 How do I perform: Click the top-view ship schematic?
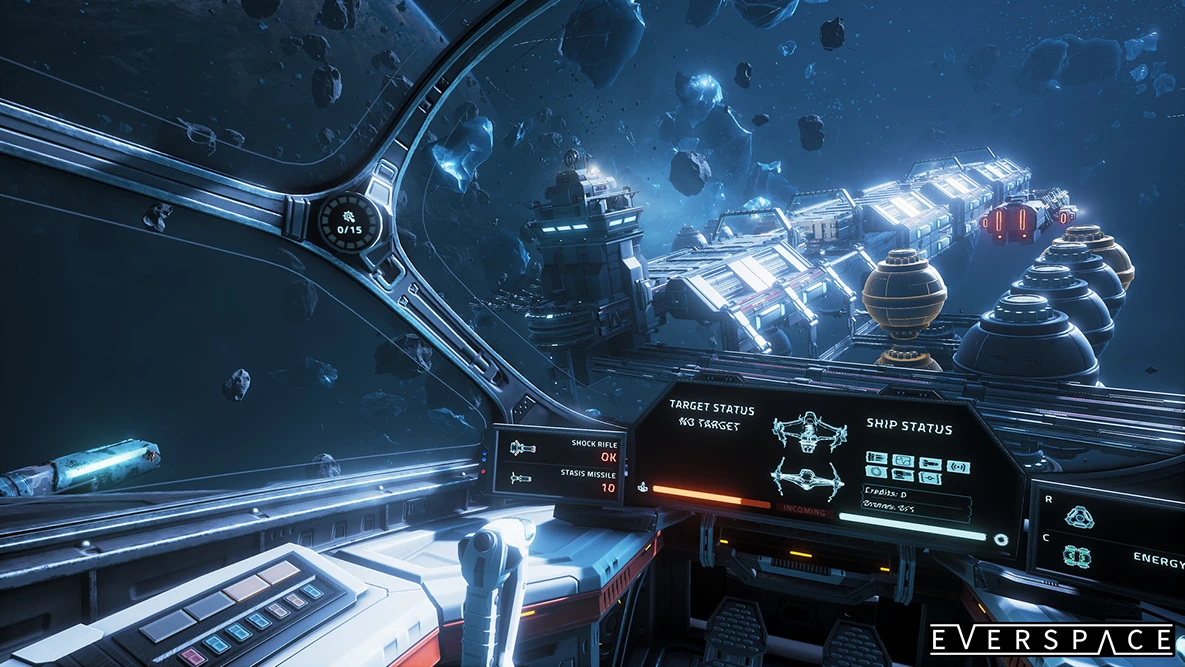pyautogui.click(x=808, y=432)
